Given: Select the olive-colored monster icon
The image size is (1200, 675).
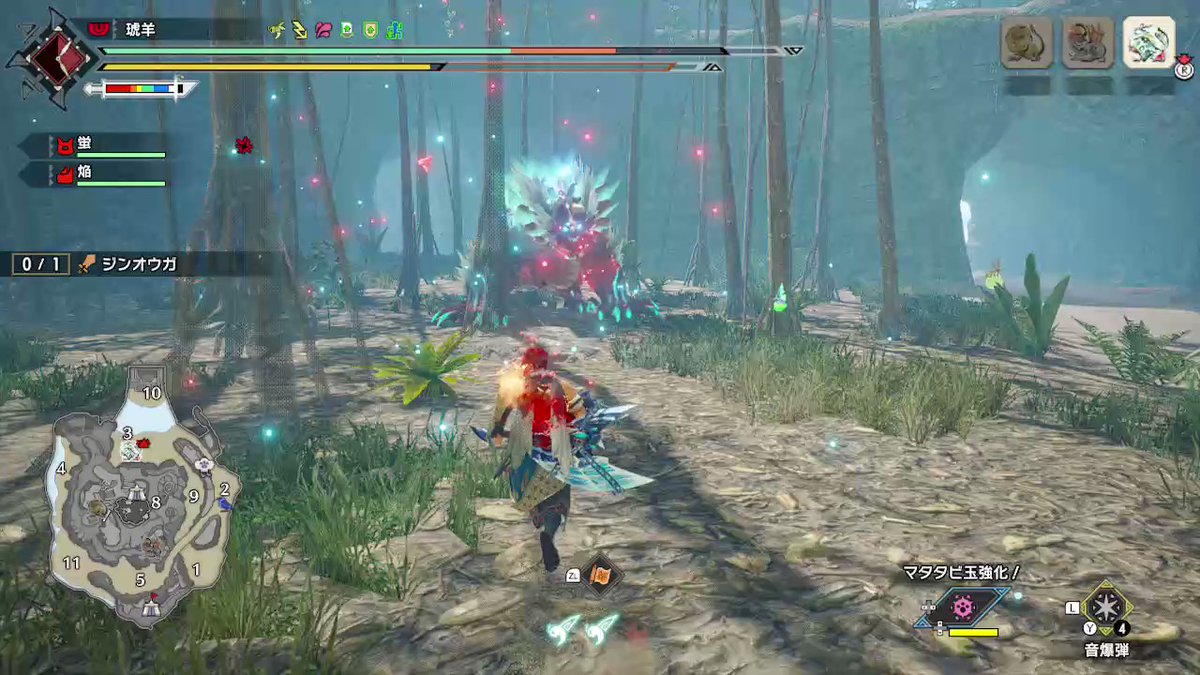Looking at the screenshot, I should [1027, 43].
